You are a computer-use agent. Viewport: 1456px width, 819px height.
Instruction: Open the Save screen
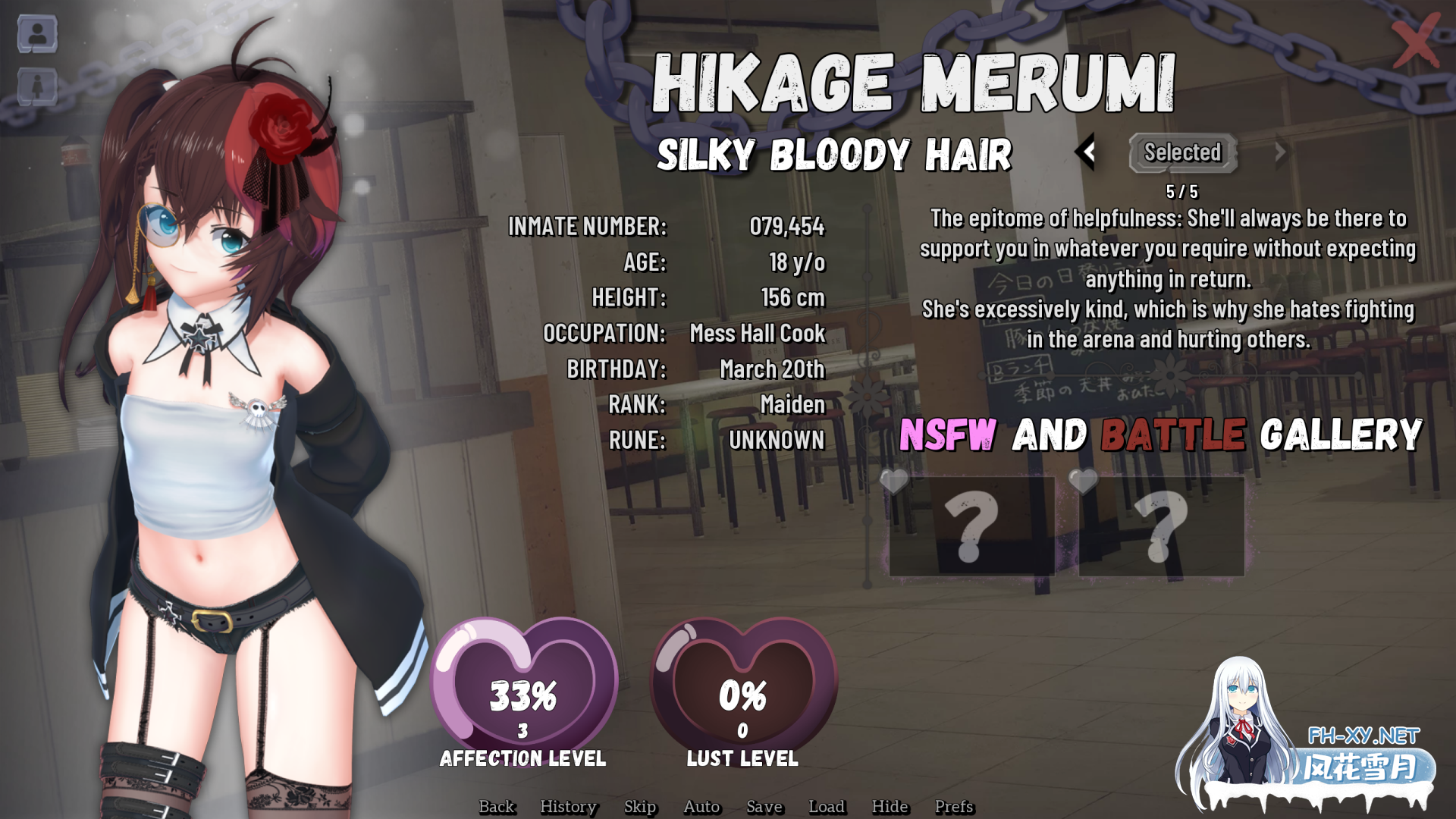tap(764, 806)
